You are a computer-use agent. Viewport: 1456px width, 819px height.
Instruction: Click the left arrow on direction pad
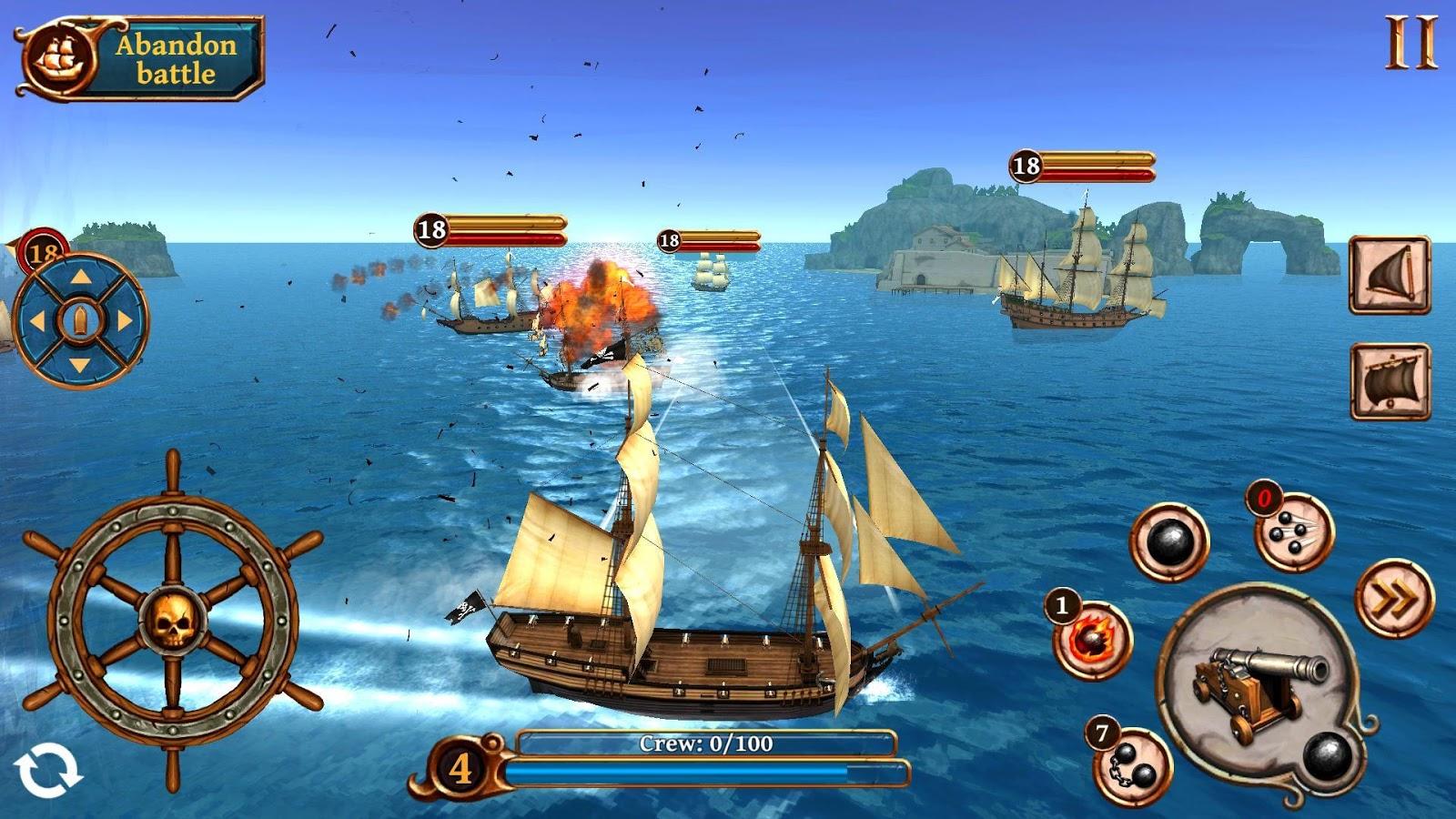point(36,320)
